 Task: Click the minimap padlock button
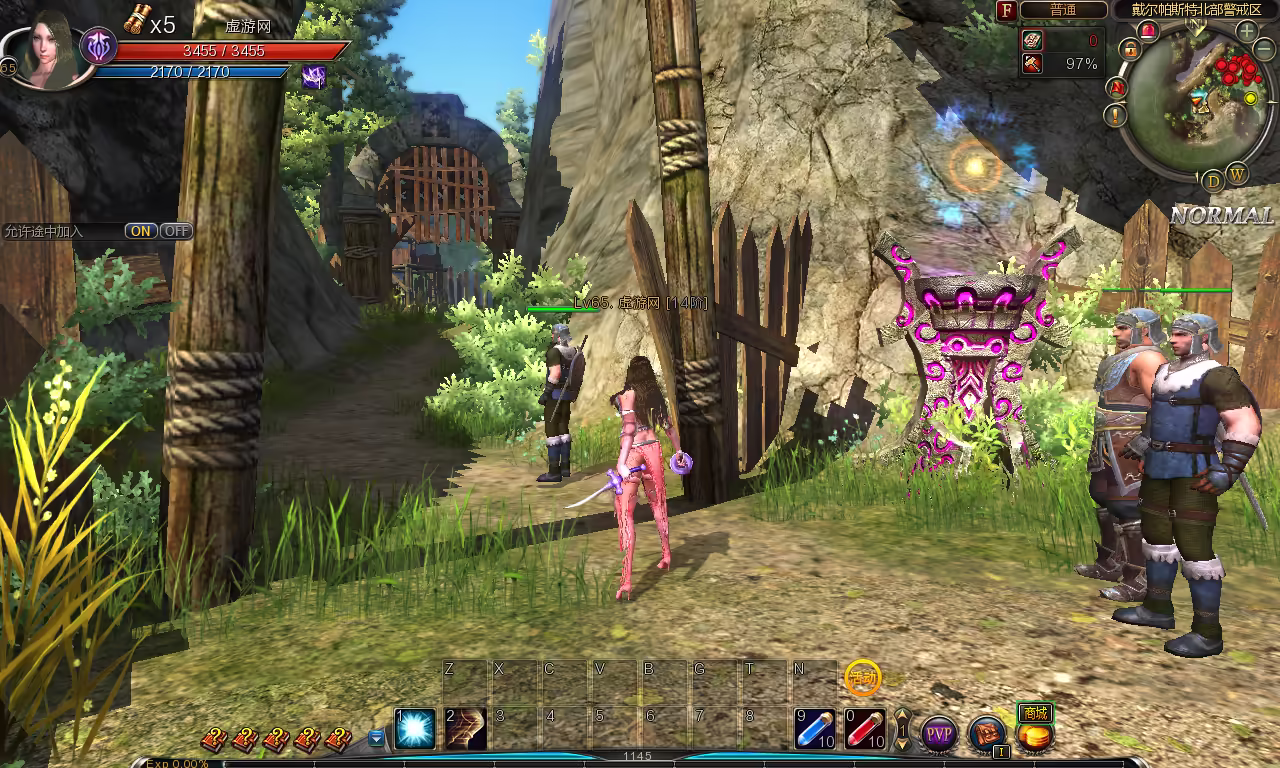[x=1131, y=48]
